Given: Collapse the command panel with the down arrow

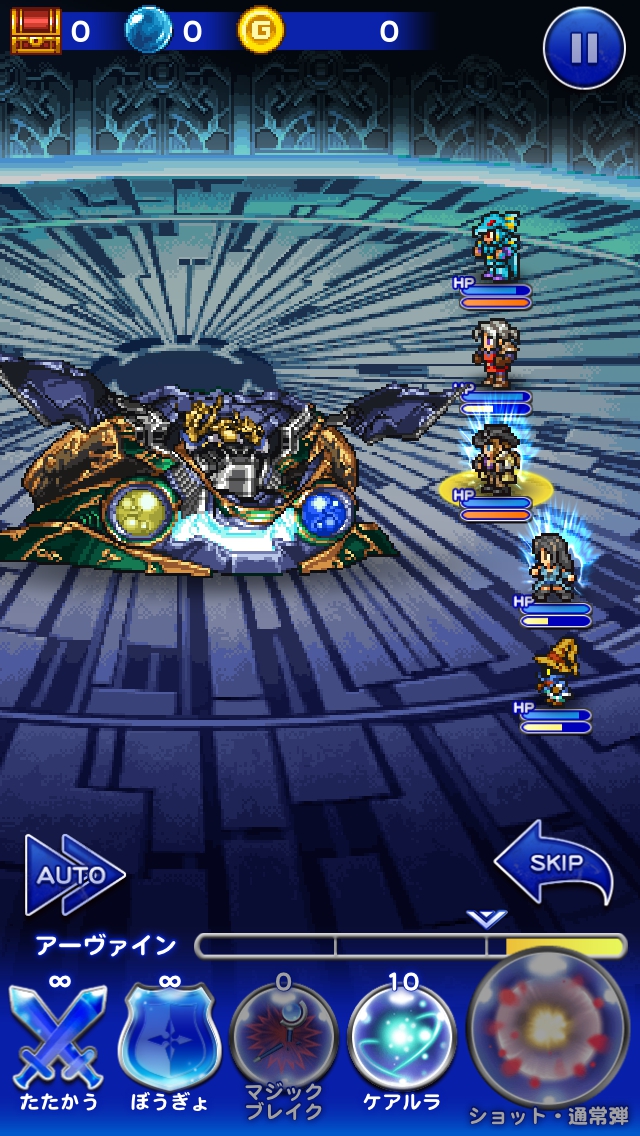Looking at the screenshot, I should click(x=486, y=919).
